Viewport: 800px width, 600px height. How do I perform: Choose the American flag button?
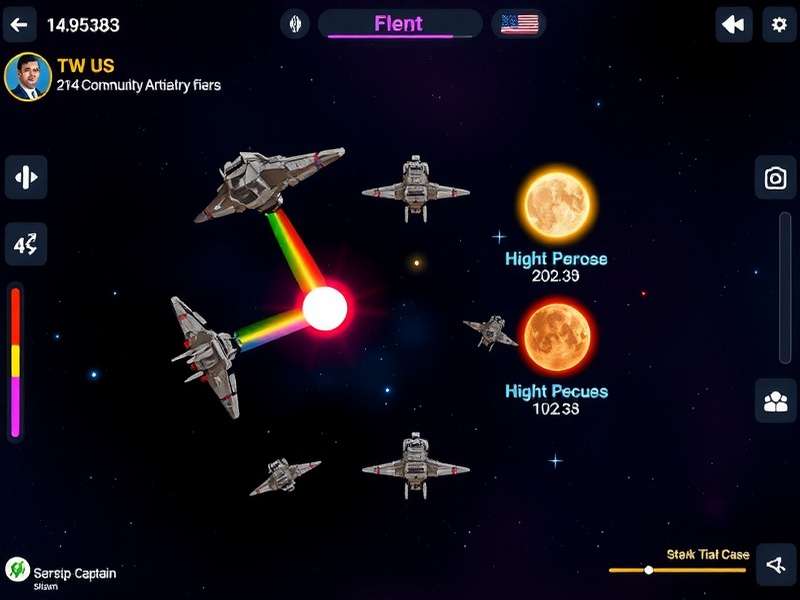519,24
